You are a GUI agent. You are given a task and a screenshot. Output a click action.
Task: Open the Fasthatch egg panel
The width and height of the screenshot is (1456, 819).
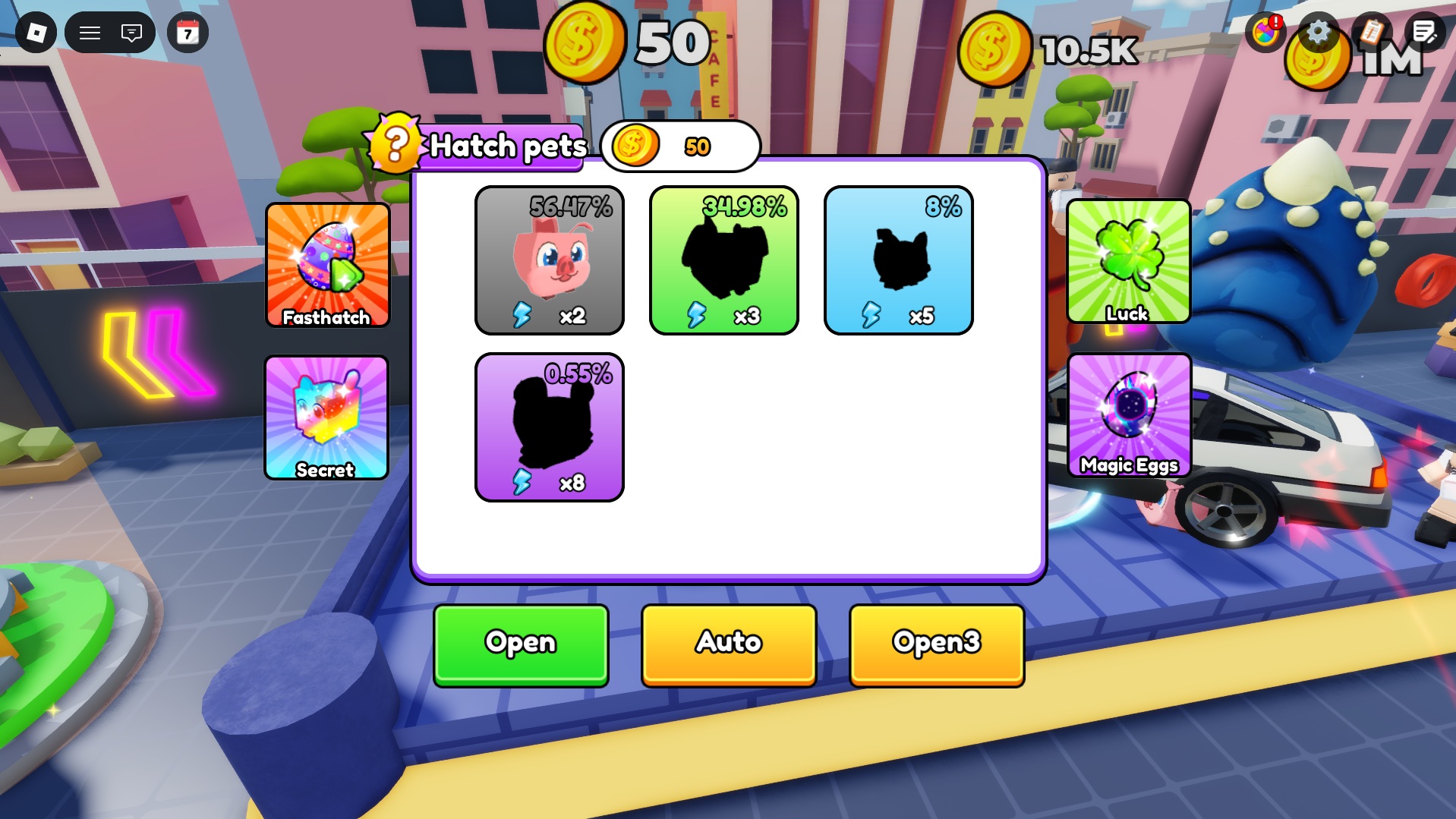tap(326, 267)
